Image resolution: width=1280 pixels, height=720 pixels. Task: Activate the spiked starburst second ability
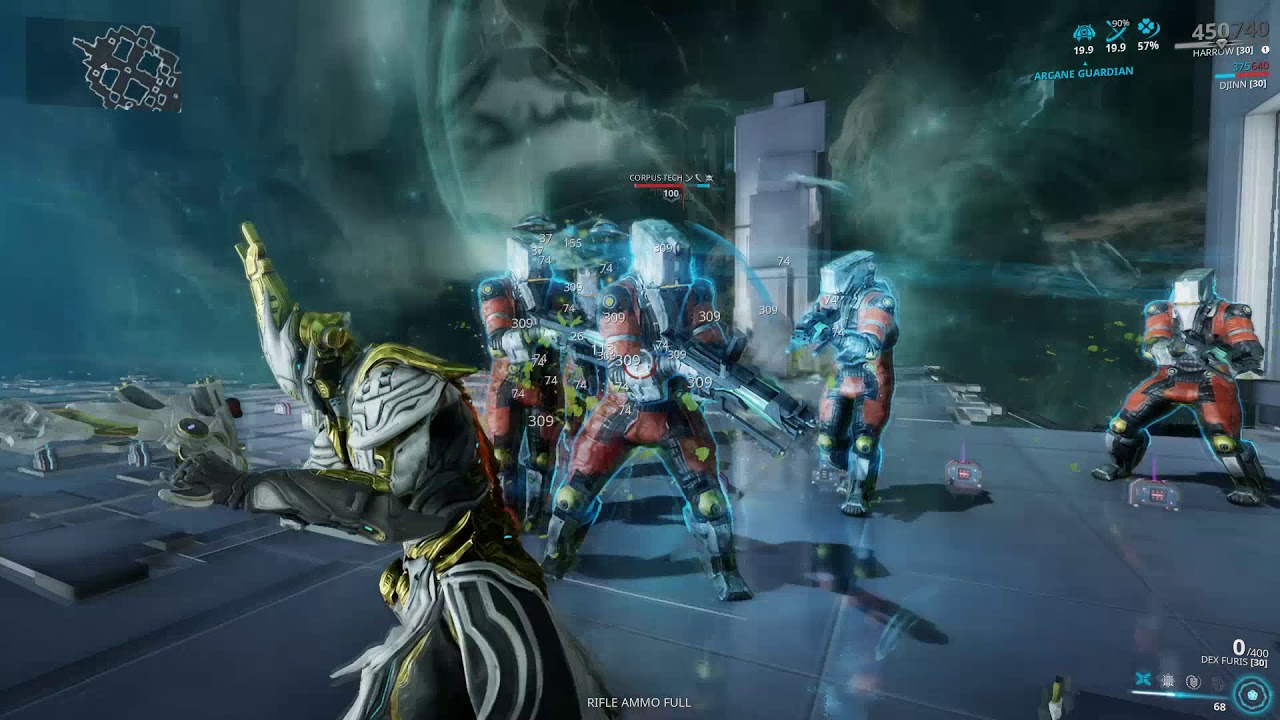1168,681
